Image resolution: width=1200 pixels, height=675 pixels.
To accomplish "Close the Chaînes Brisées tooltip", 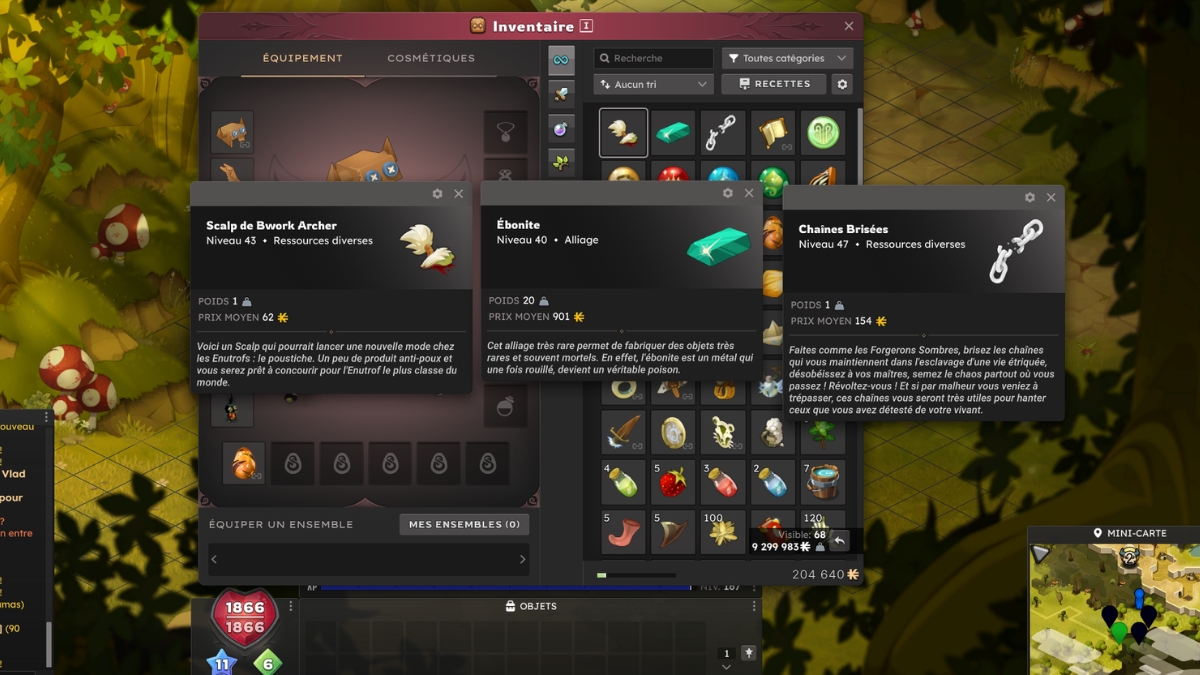I will [1051, 198].
